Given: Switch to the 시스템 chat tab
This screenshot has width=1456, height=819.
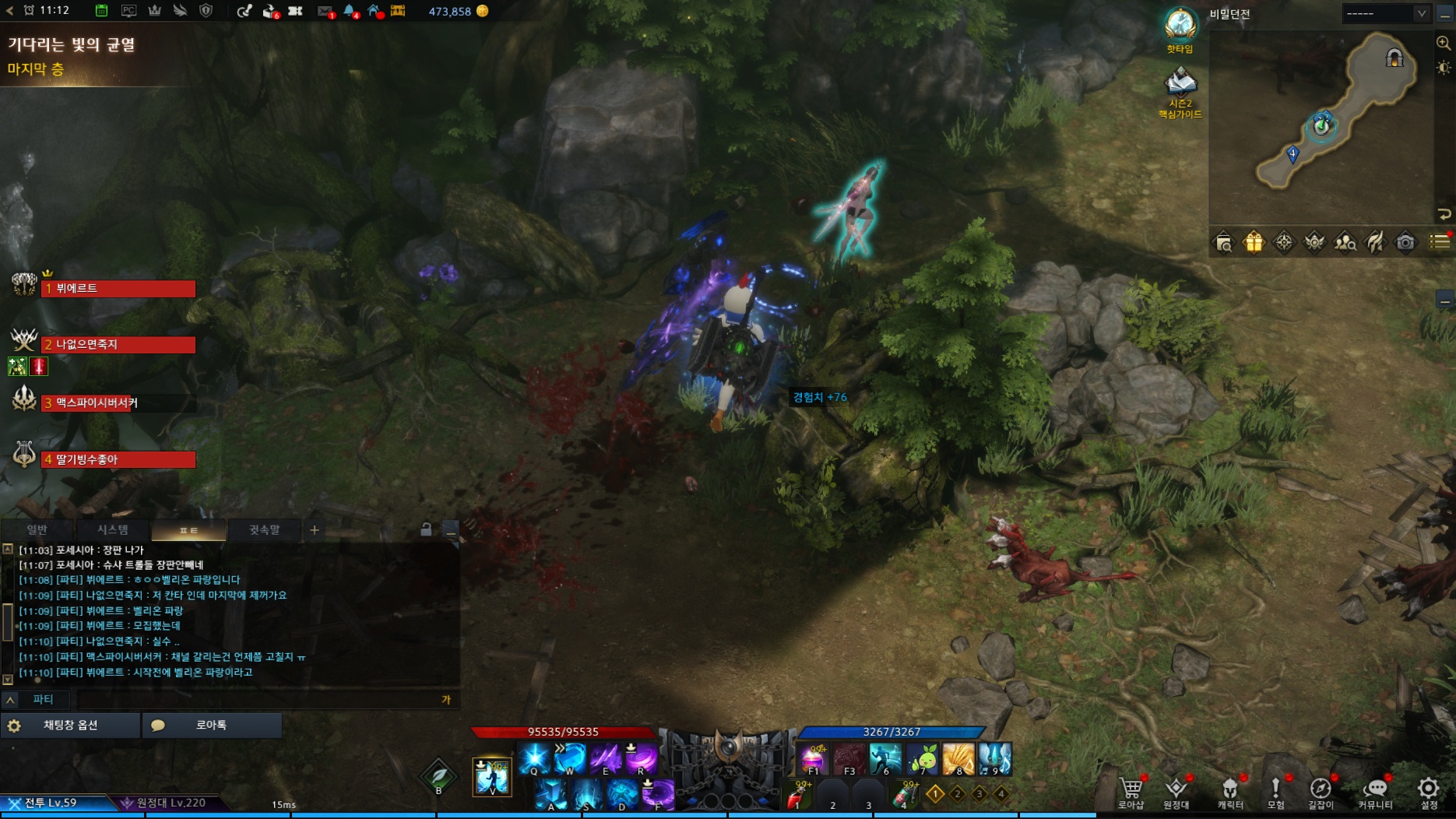Looking at the screenshot, I should [112, 530].
